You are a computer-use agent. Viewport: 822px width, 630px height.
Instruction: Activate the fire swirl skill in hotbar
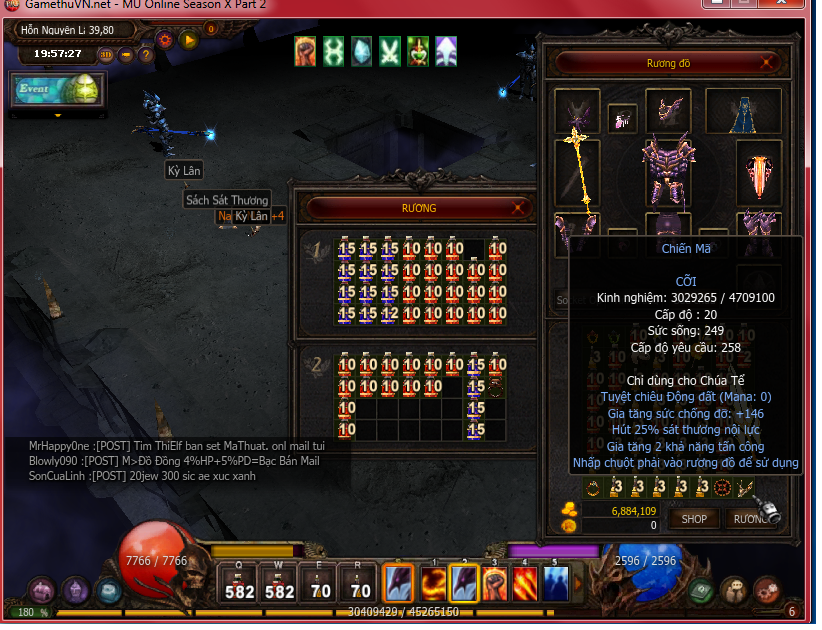click(431, 583)
